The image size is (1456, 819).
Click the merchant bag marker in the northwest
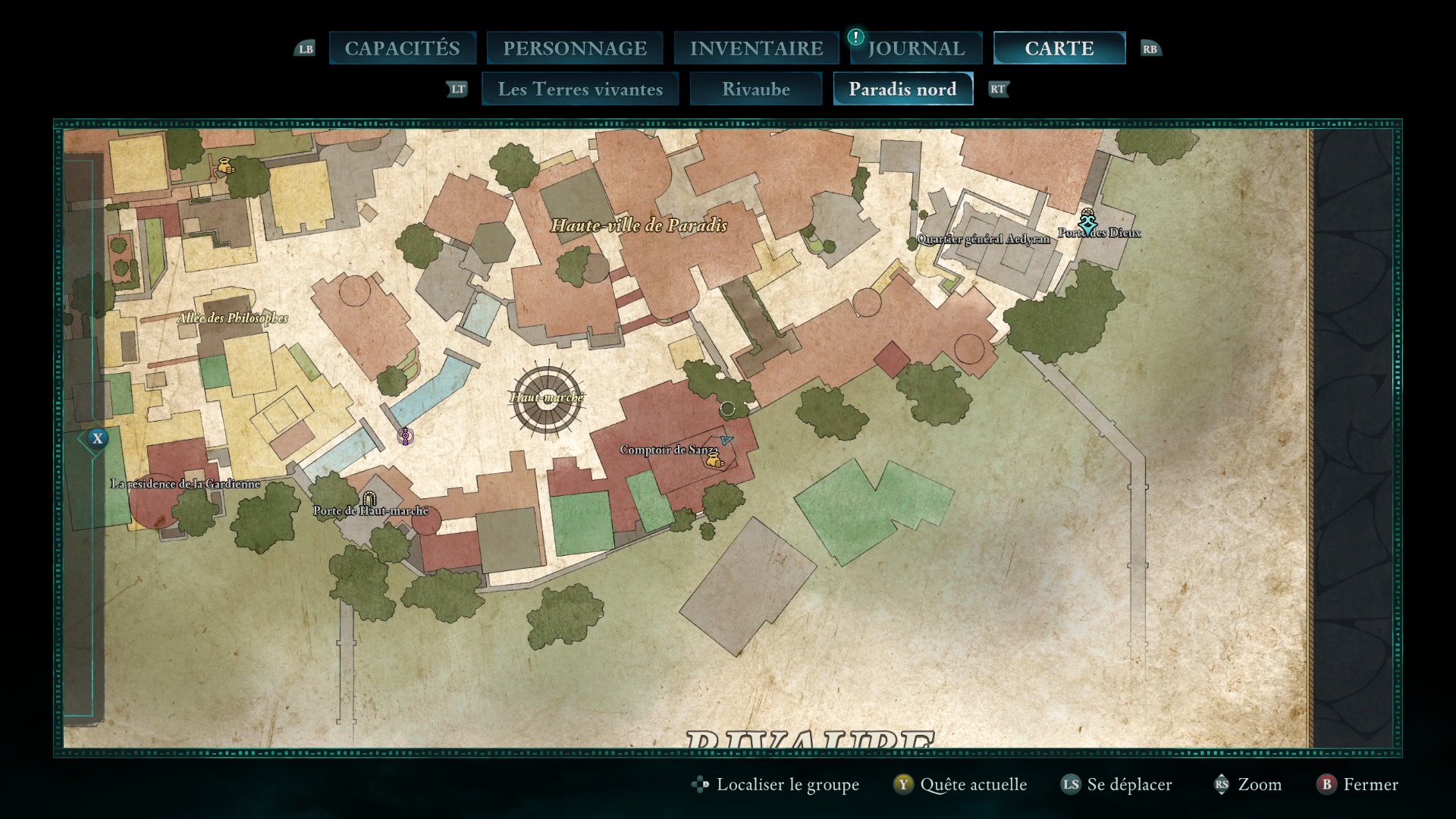[x=225, y=165]
